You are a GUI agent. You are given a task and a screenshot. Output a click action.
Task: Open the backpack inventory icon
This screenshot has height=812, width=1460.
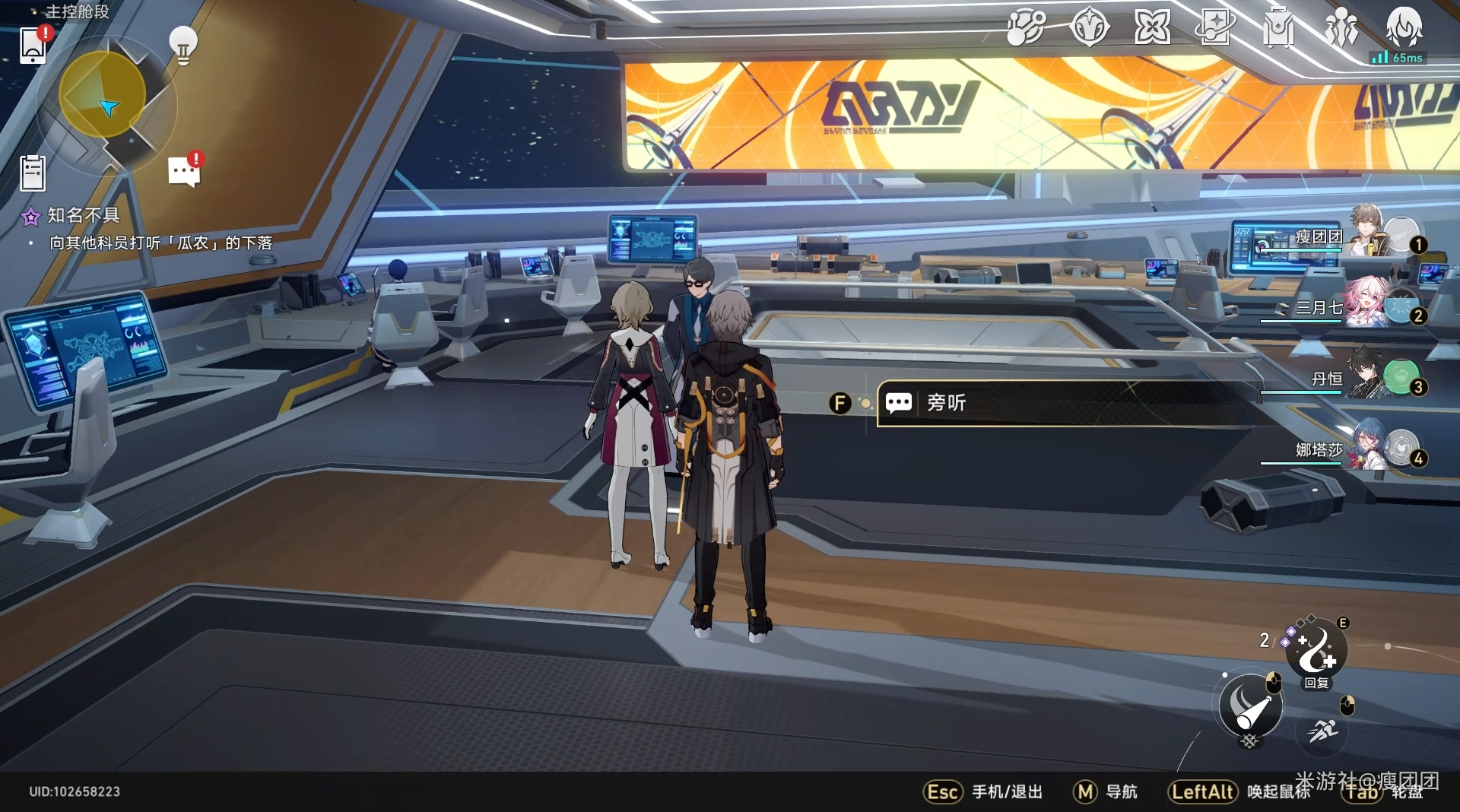(x=1278, y=29)
